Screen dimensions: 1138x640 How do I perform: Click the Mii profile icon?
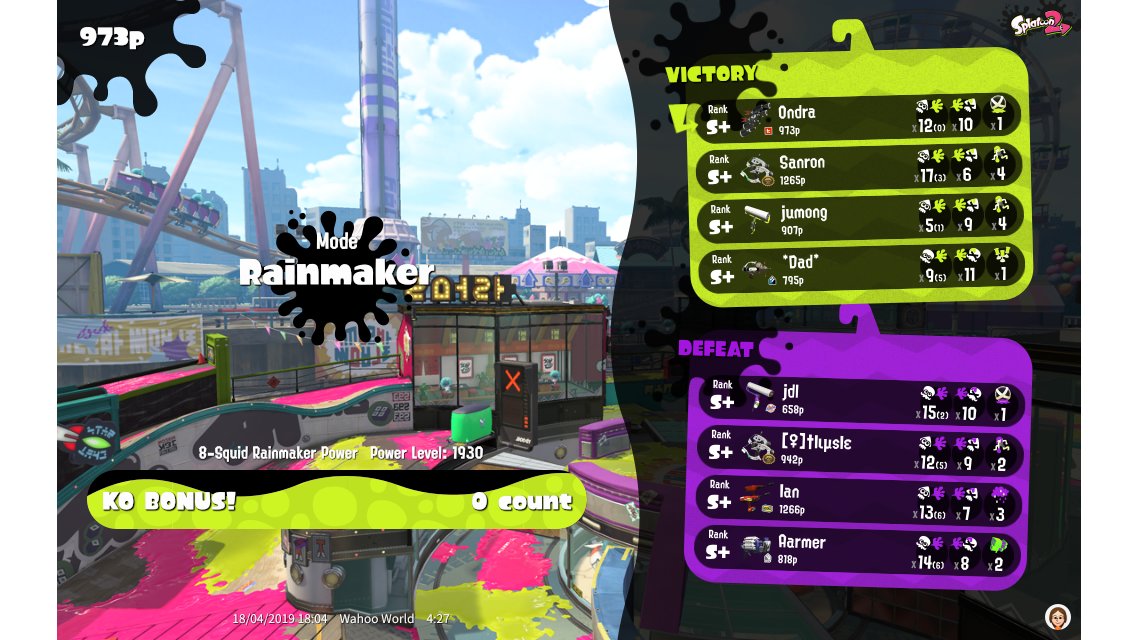click(1057, 615)
